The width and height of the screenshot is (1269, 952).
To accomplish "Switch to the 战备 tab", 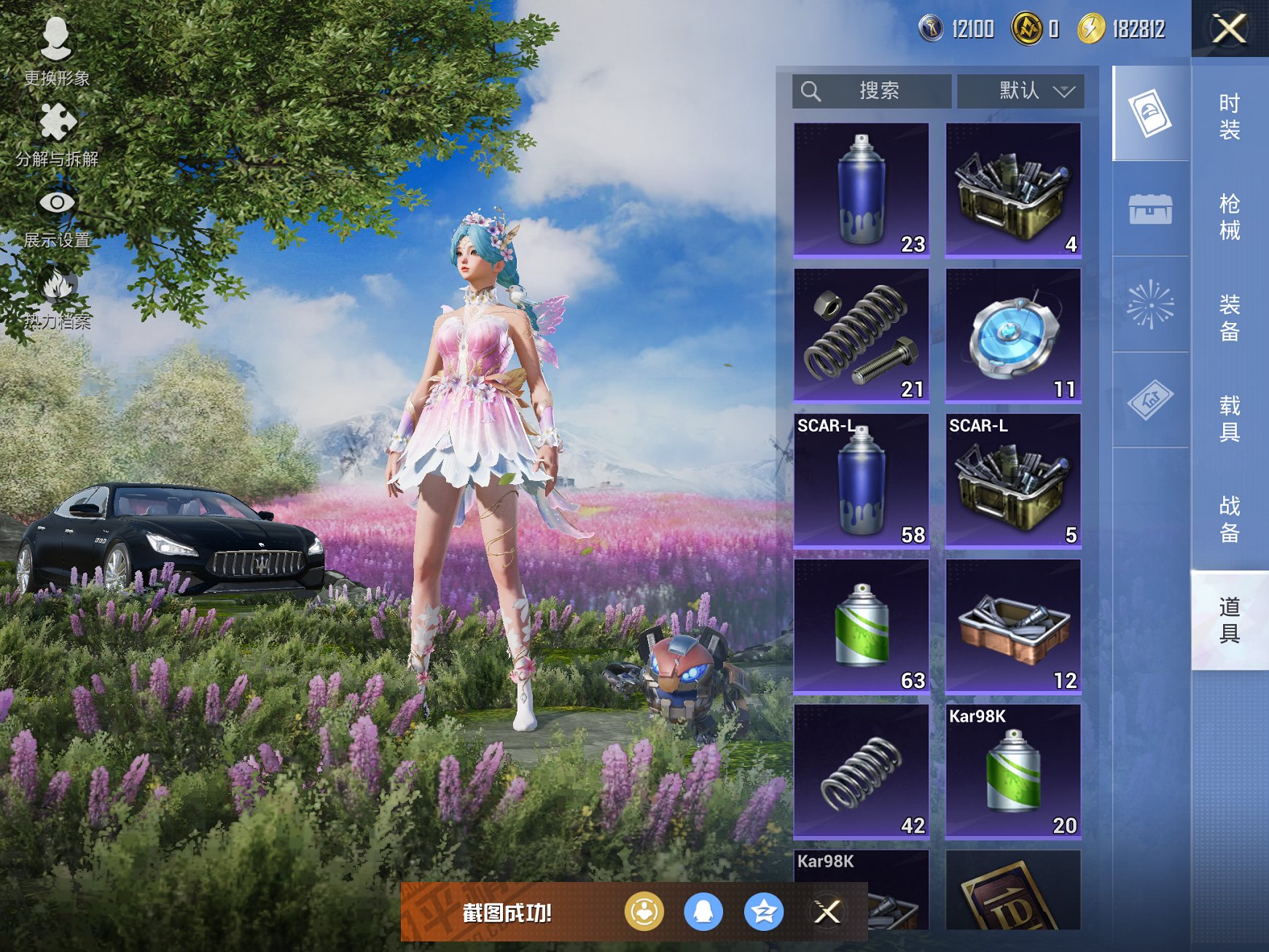I will click(1229, 519).
